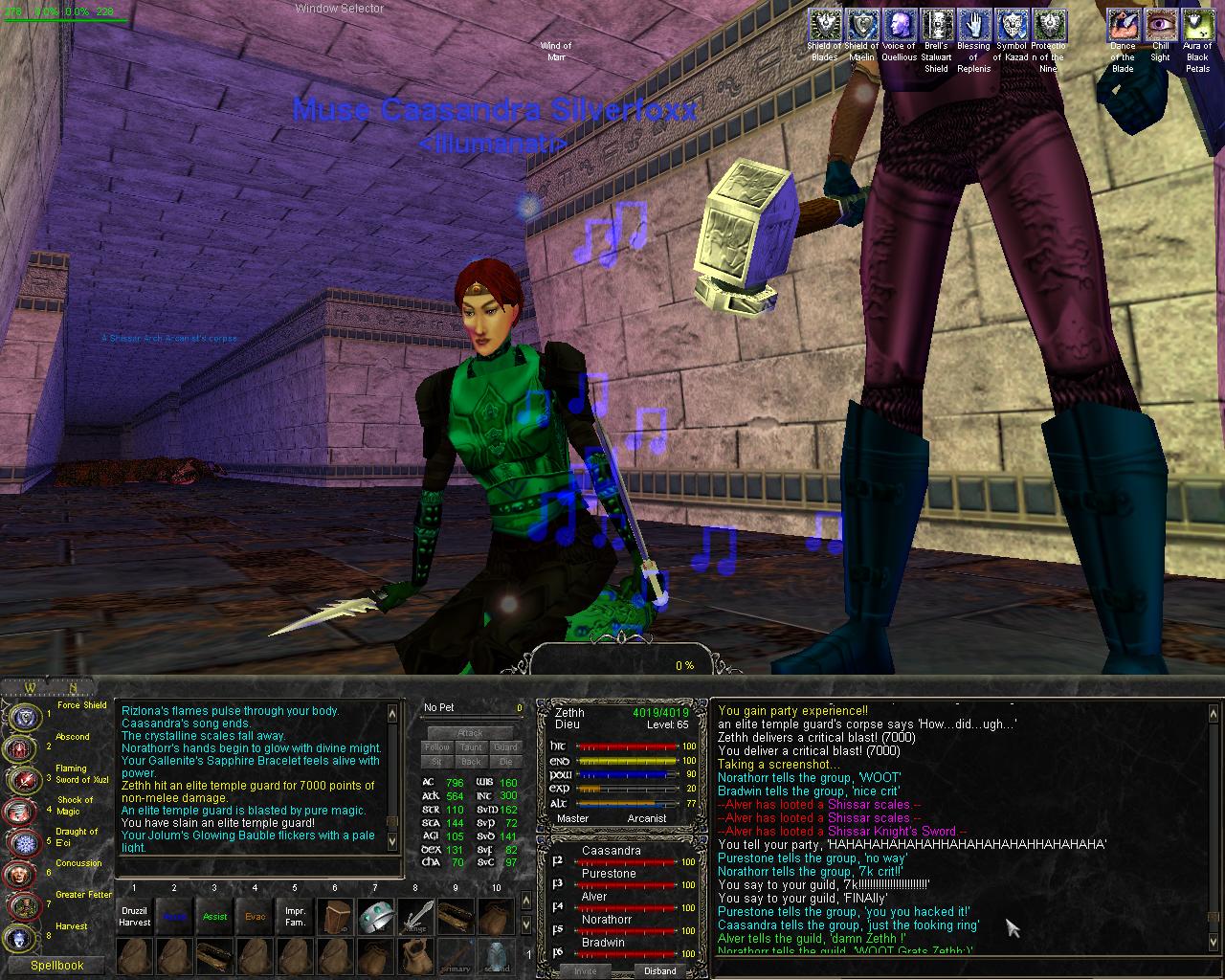
Task: Use the Impr. Fam. hotkey
Action: [x=295, y=917]
